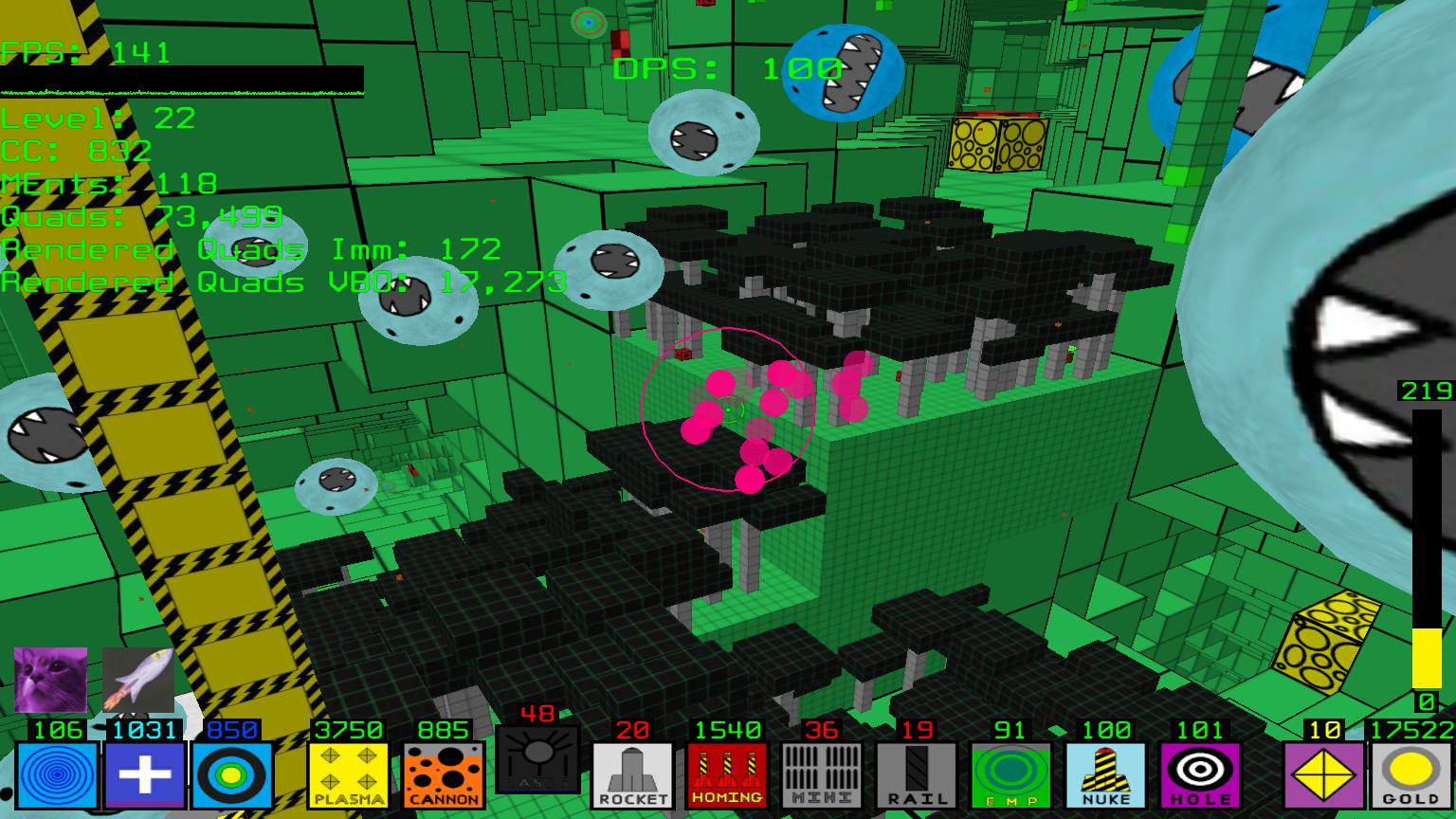The height and width of the screenshot is (819, 1456).
Task: Click the rocket ship portrait
Action: click(x=138, y=680)
